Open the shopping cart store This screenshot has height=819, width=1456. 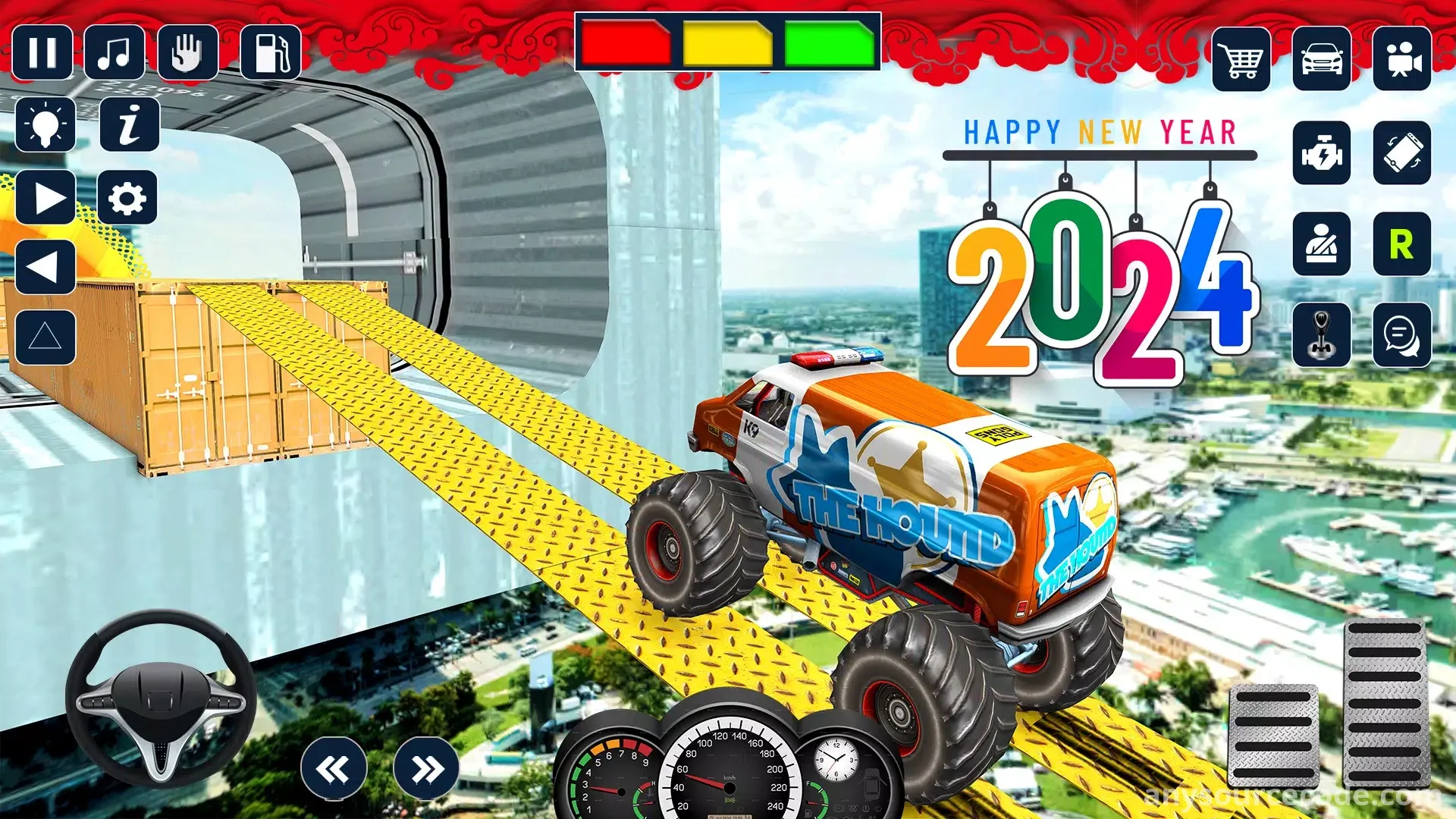[x=1241, y=59]
